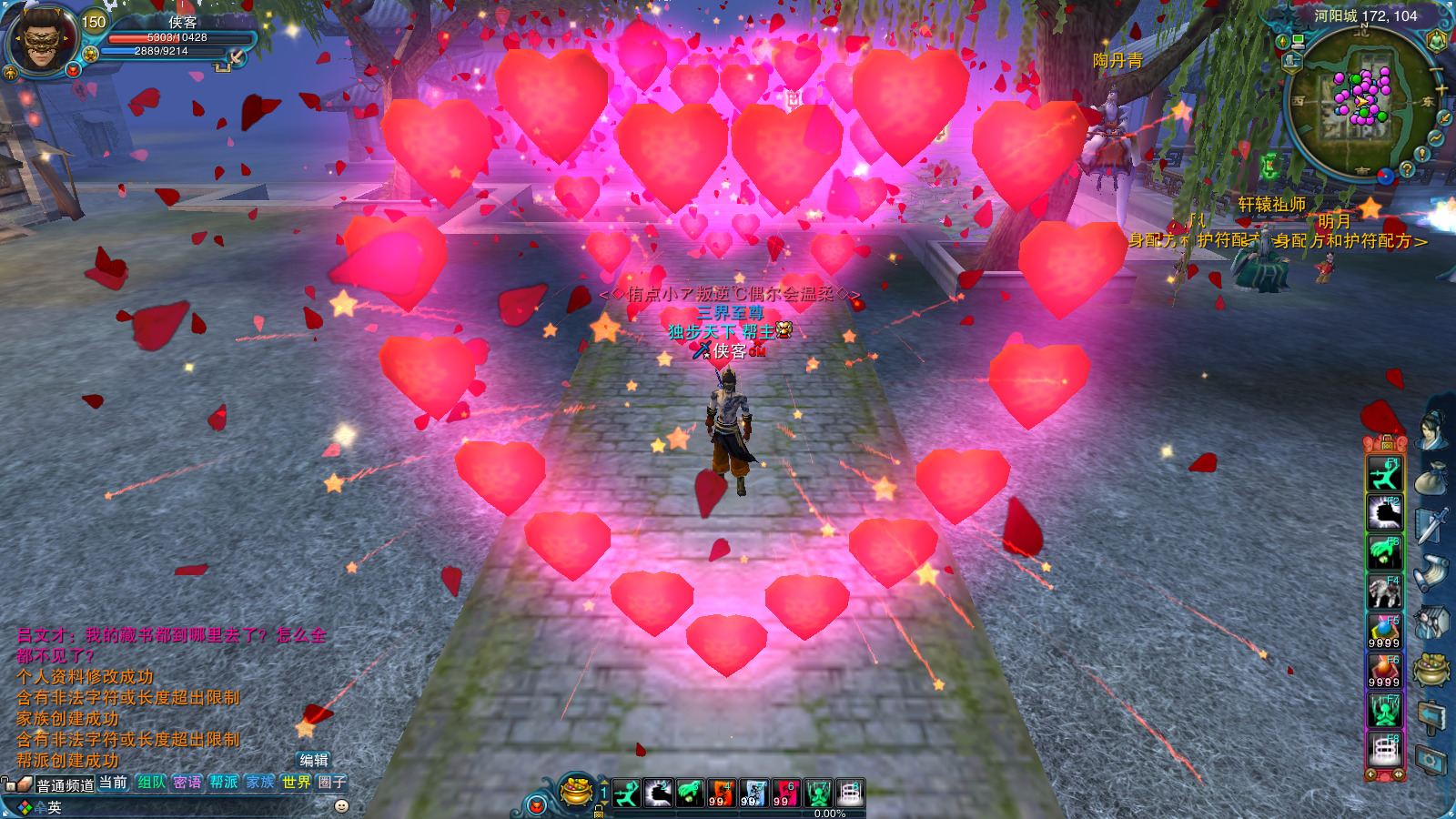Open the character portrait icon in side menu
Viewport: 1456px width, 819px height.
tap(1432, 431)
